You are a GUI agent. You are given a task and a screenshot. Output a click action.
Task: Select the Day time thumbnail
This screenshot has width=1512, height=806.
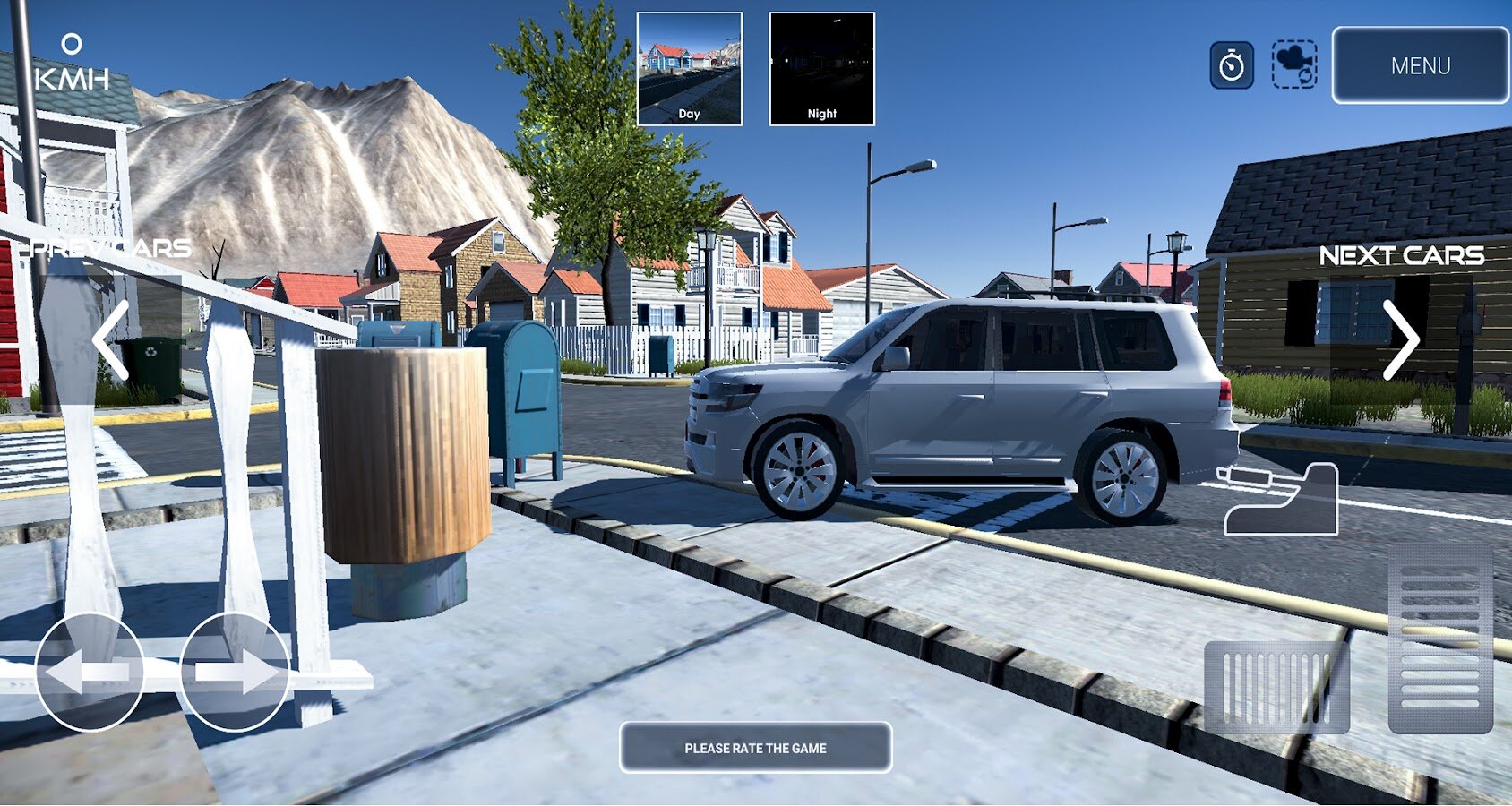[689, 69]
